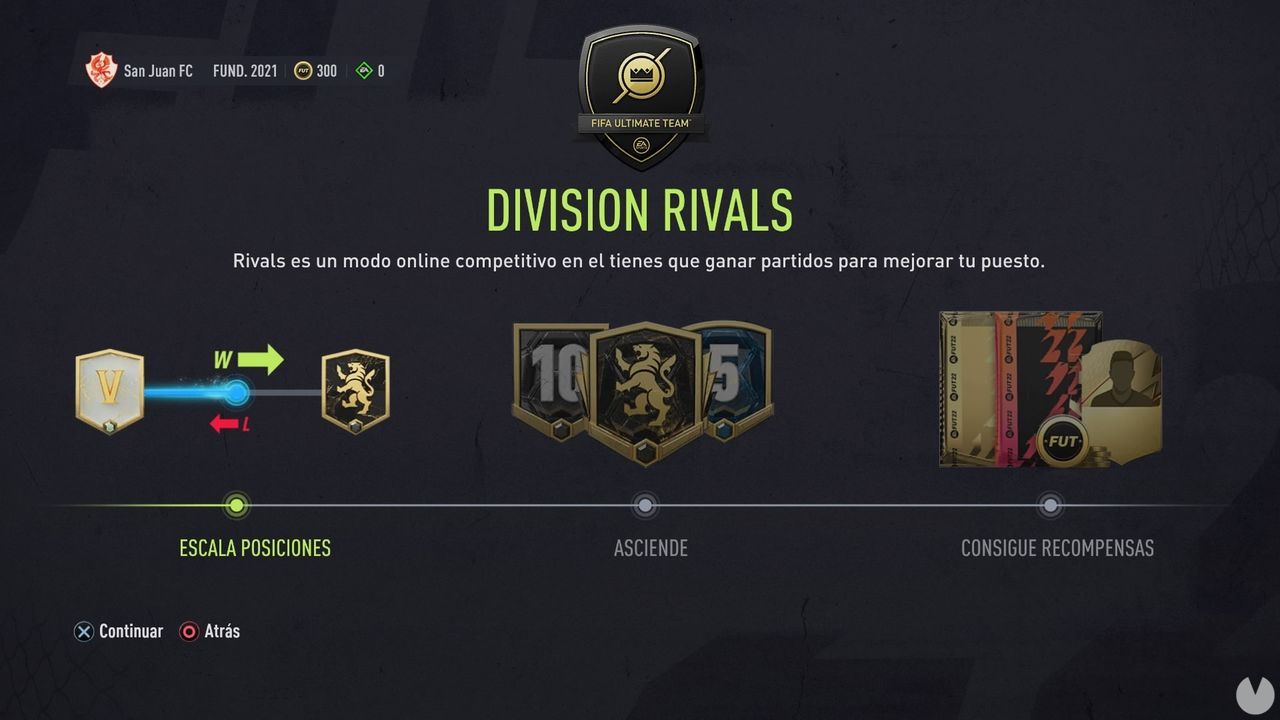
Task: Select the Escala Posiciones progress node
Action: (236, 506)
